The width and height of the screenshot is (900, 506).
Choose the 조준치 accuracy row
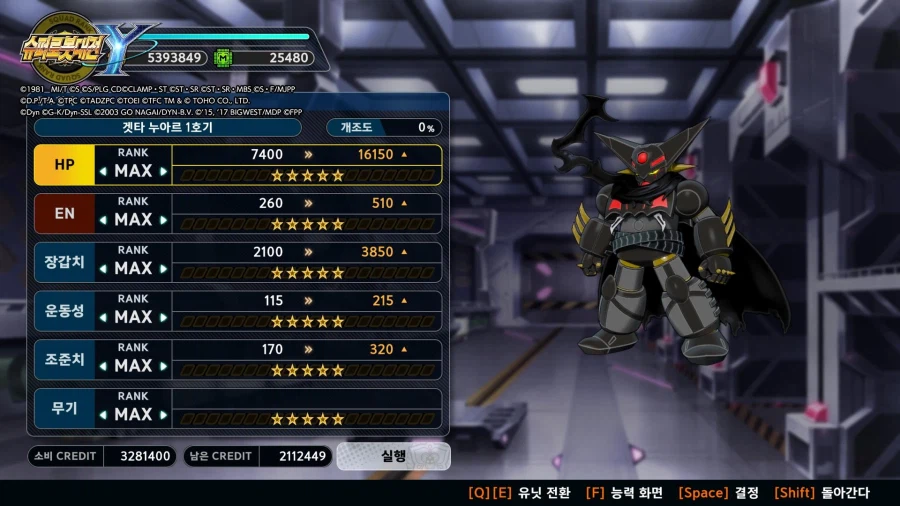[x=64, y=360]
